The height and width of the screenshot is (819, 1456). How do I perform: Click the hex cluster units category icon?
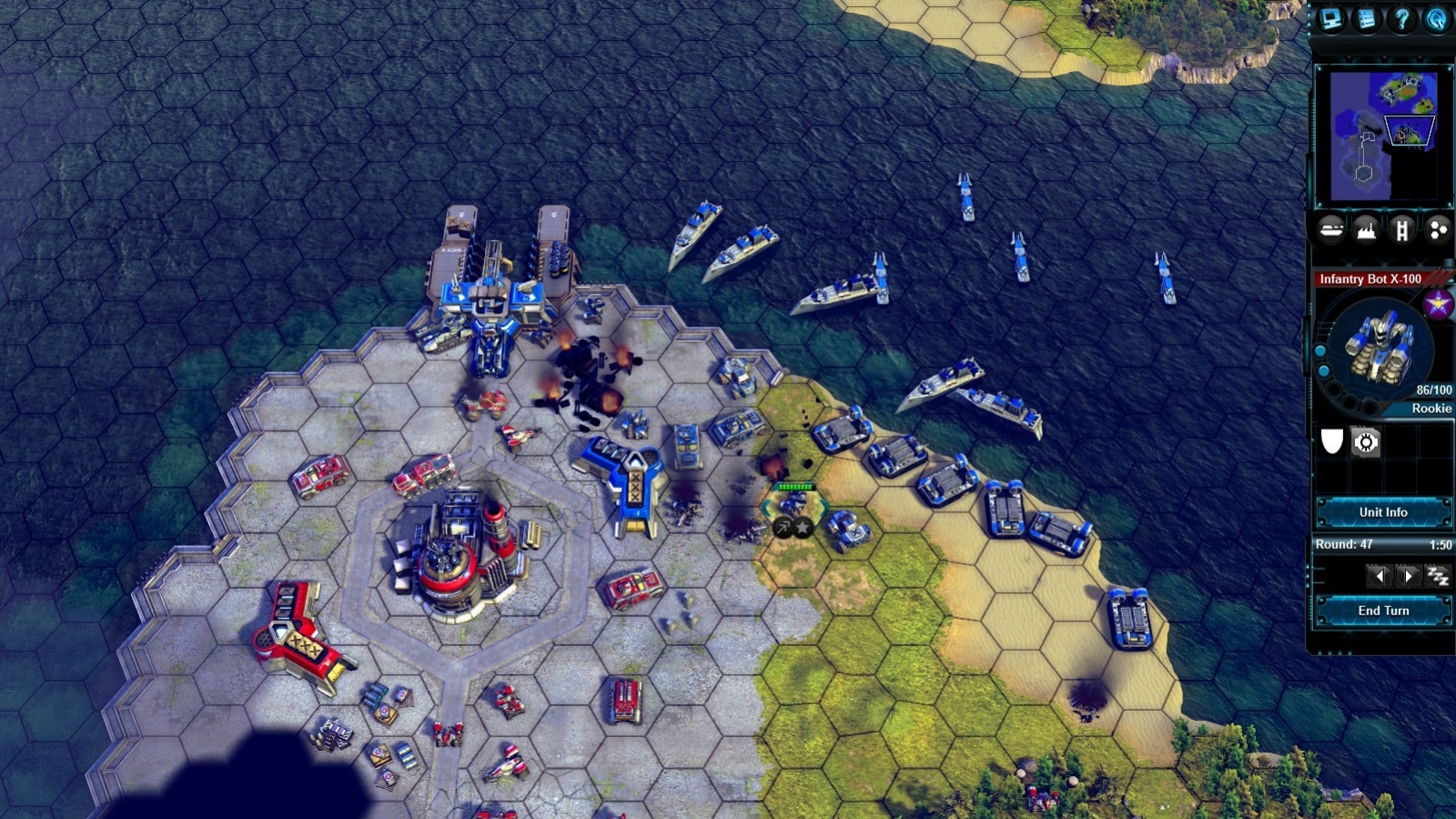(x=1437, y=230)
